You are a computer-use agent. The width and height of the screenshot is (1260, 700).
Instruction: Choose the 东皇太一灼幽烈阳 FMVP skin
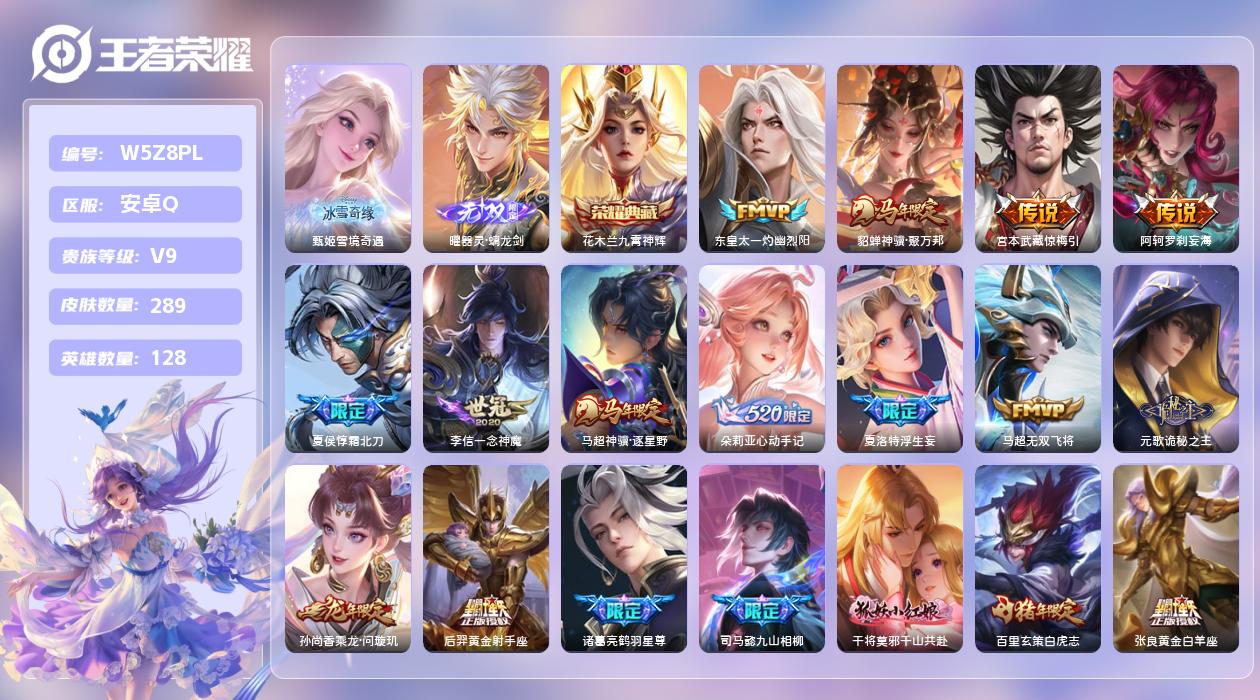coord(762,158)
